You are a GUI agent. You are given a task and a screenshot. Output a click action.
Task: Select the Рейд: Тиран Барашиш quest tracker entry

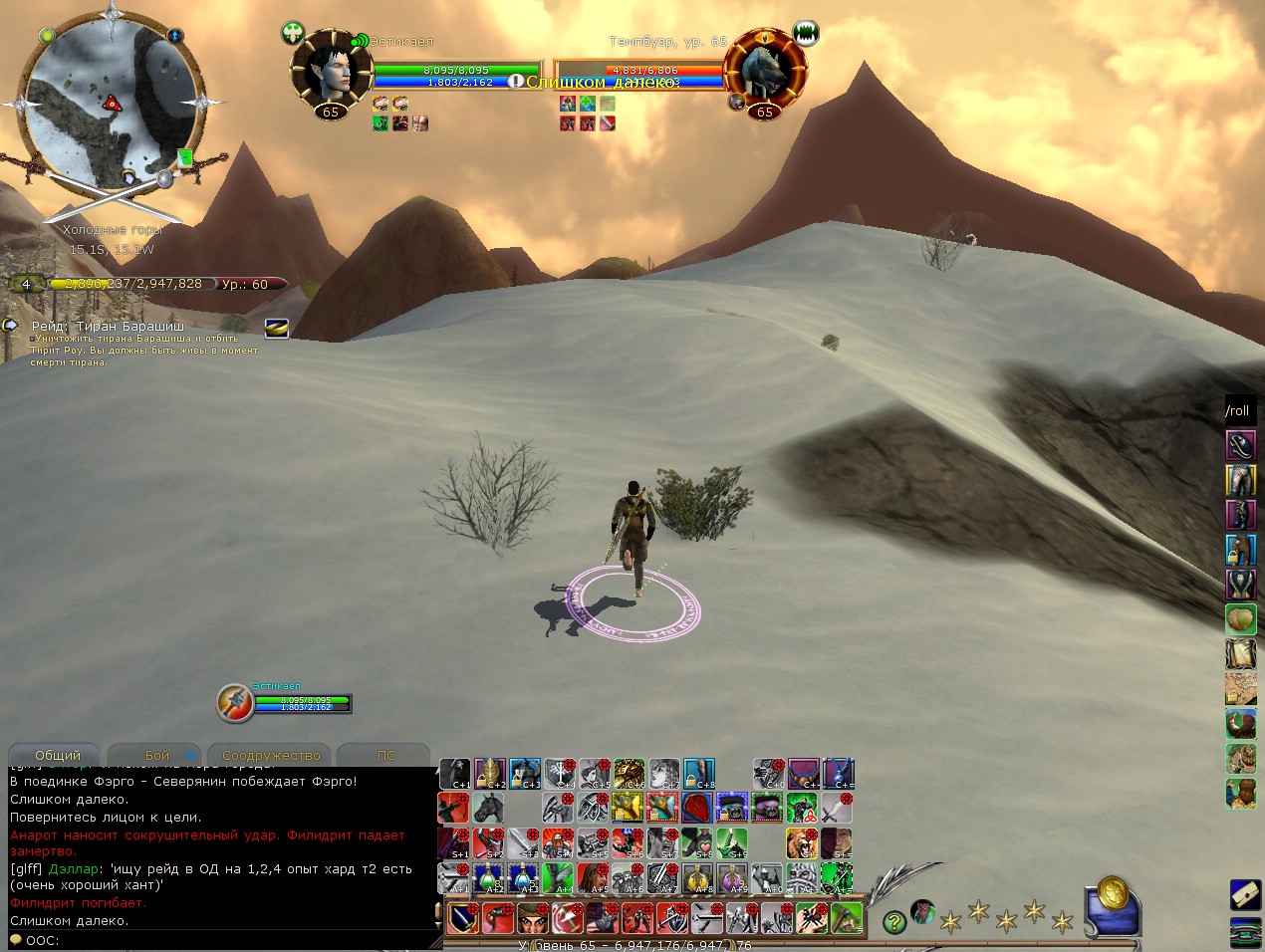coord(108,326)
